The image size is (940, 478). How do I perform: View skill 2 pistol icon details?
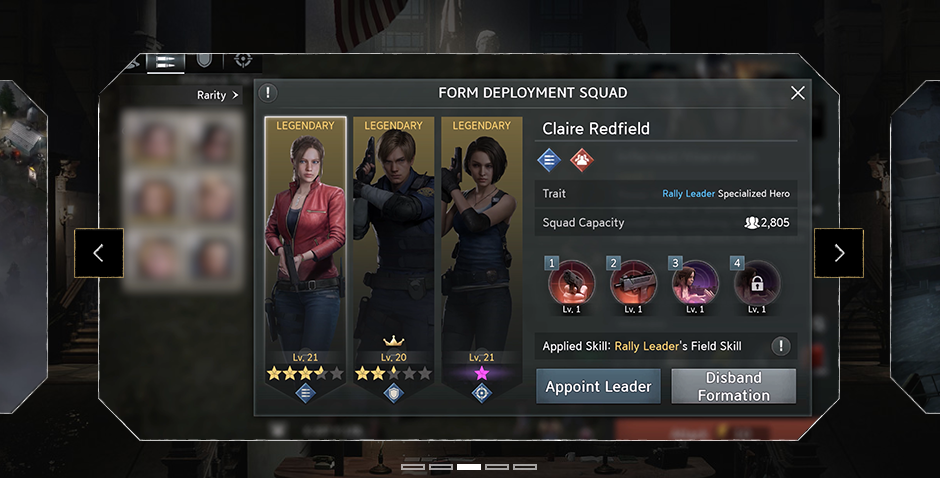pyautogui.click(x=633, y=283)
